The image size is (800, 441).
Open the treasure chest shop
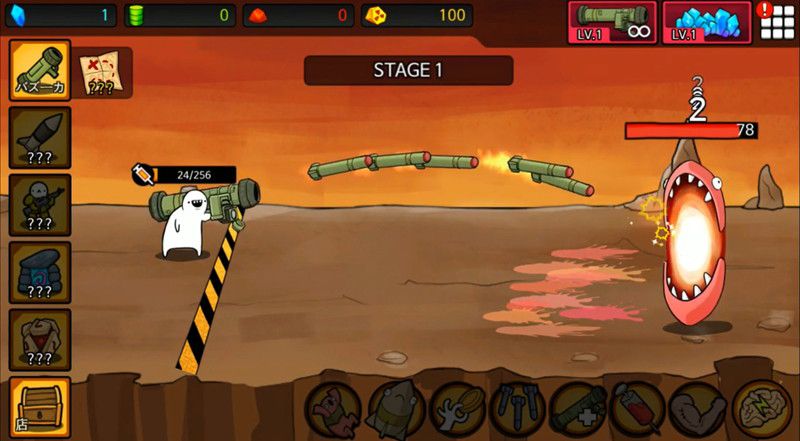point(40,406)
